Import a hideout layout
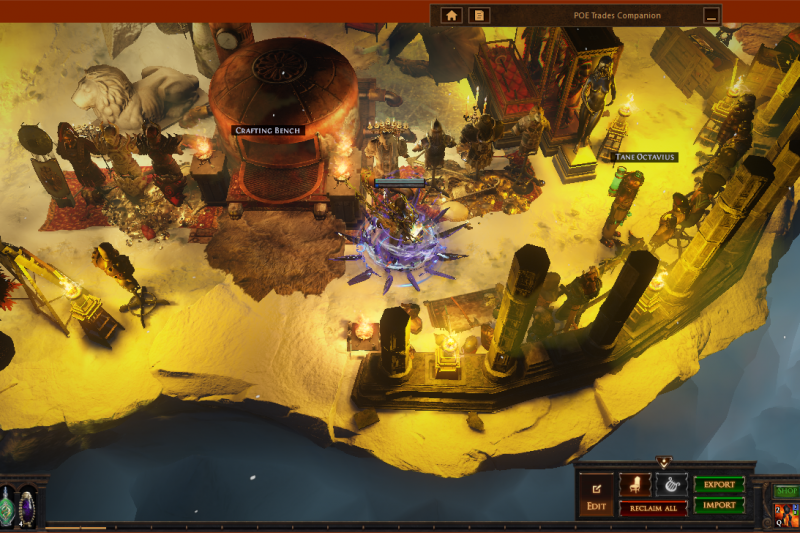Screen dimensions: 800x533 pyautogui.click(x=719, y=505)
